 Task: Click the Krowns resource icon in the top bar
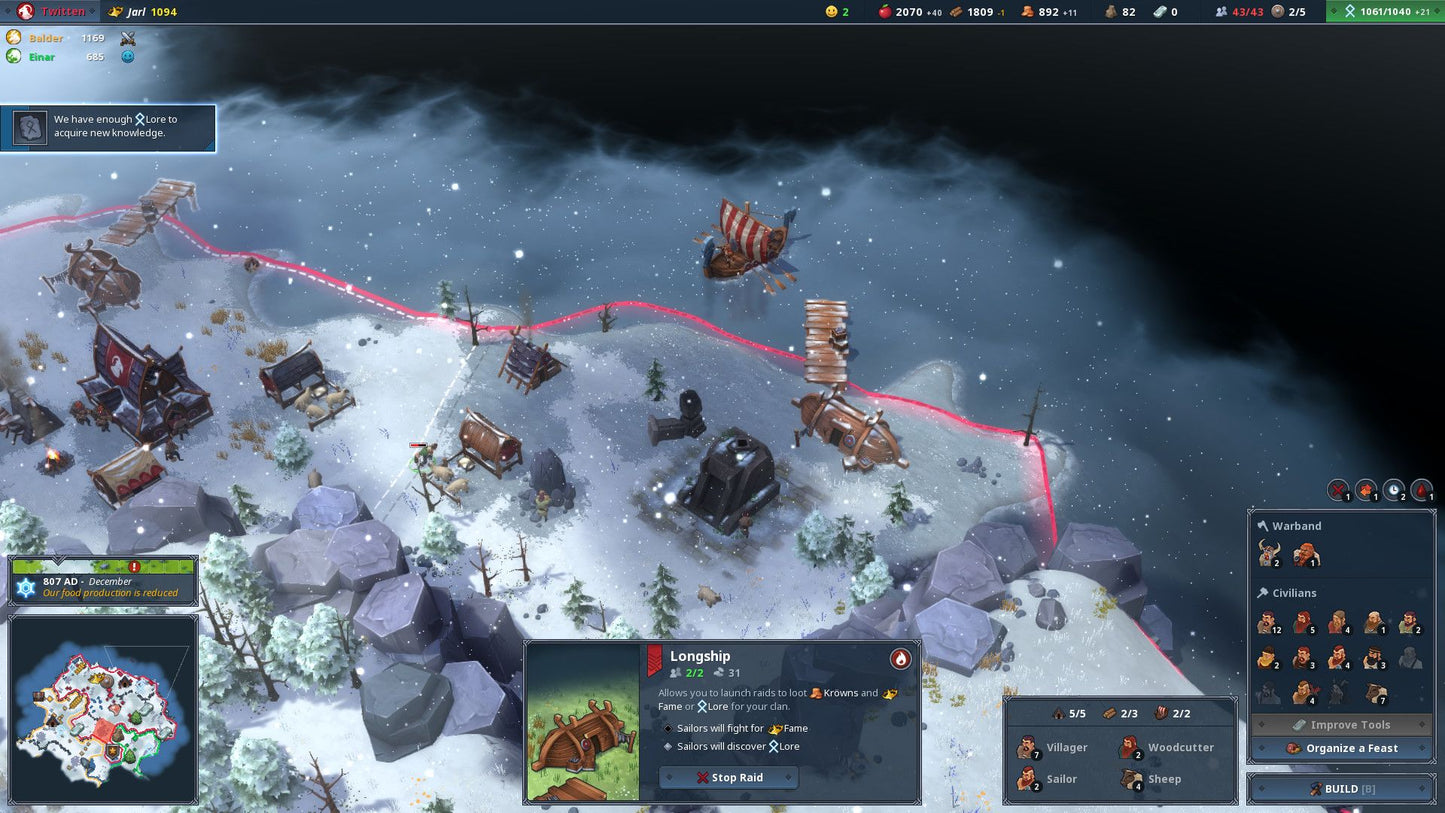tap(1028, 11)
